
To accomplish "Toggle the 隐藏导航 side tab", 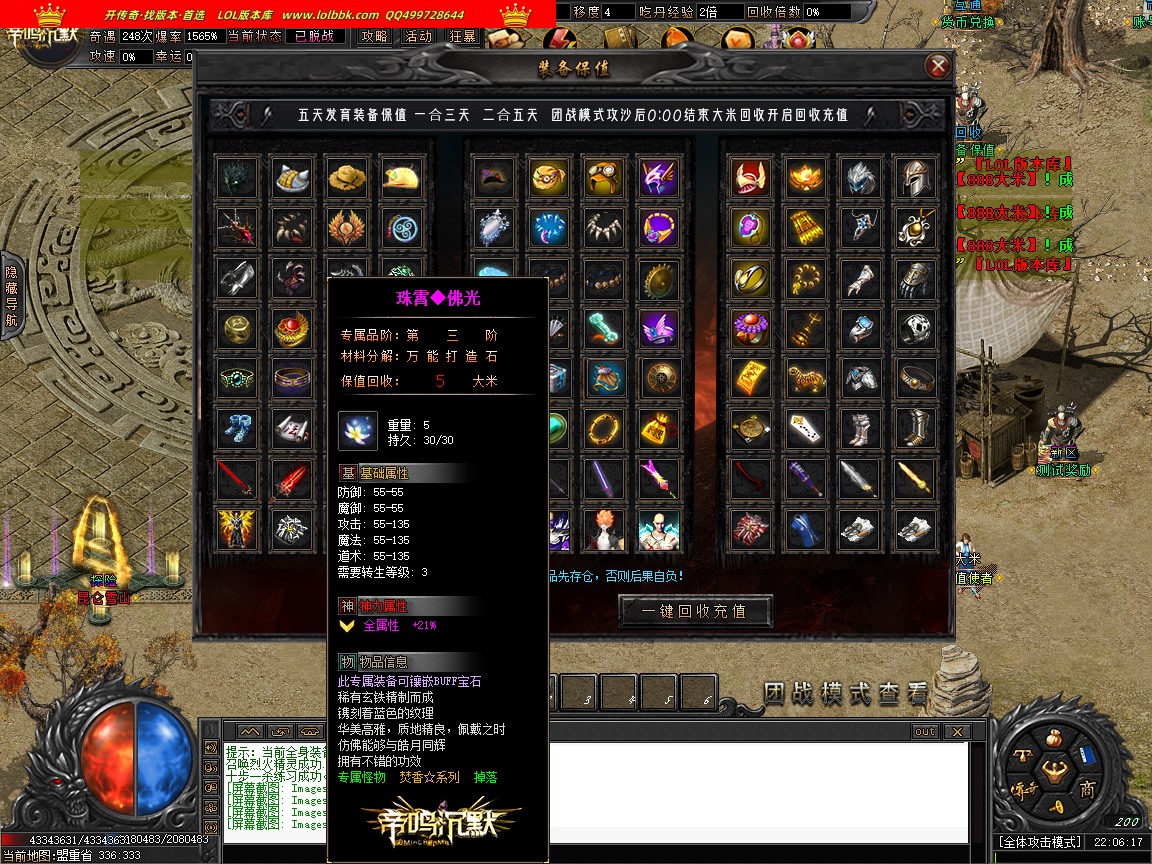I will [x=11, y=295].
